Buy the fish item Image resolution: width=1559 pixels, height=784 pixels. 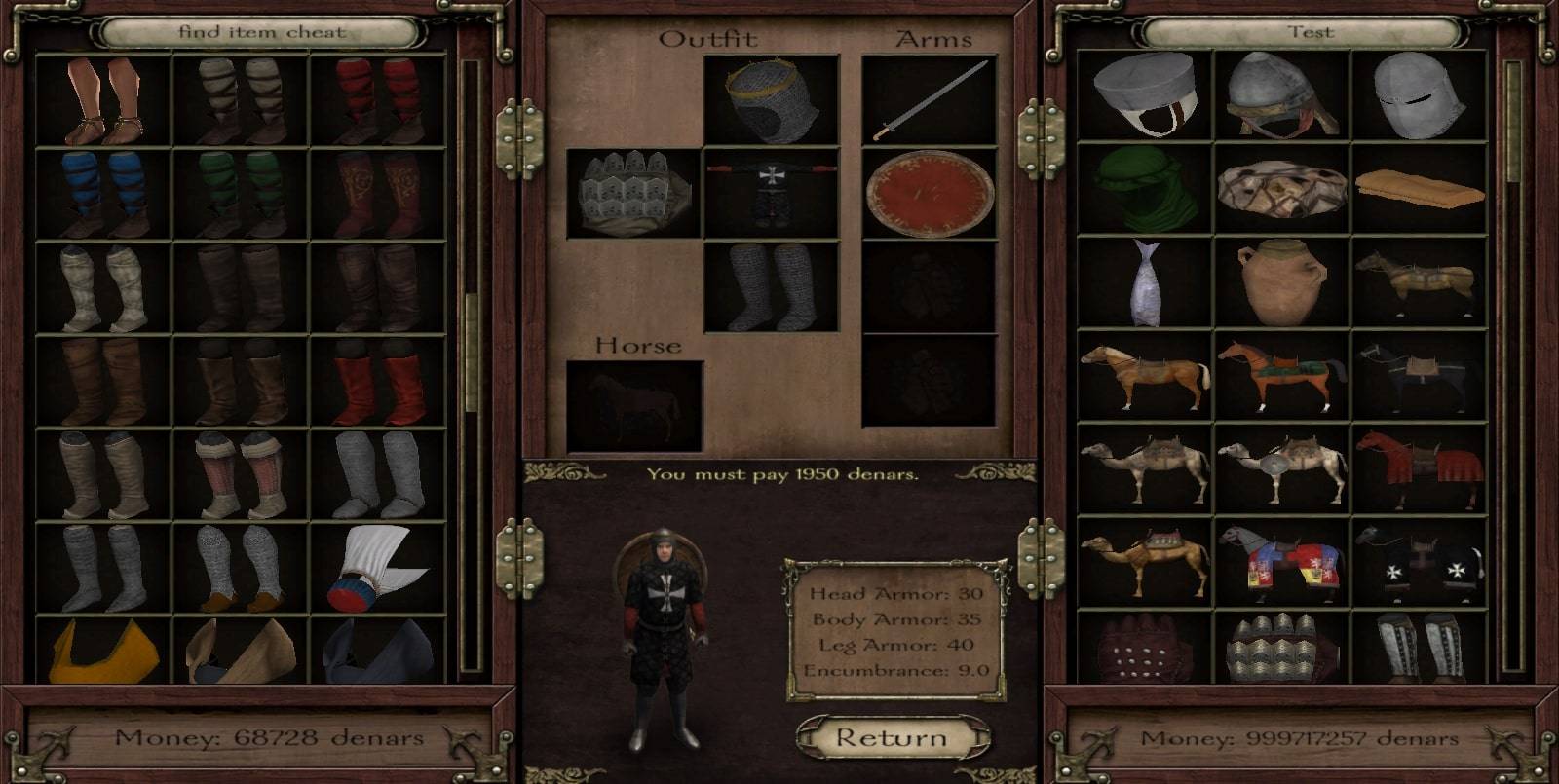1144,282
